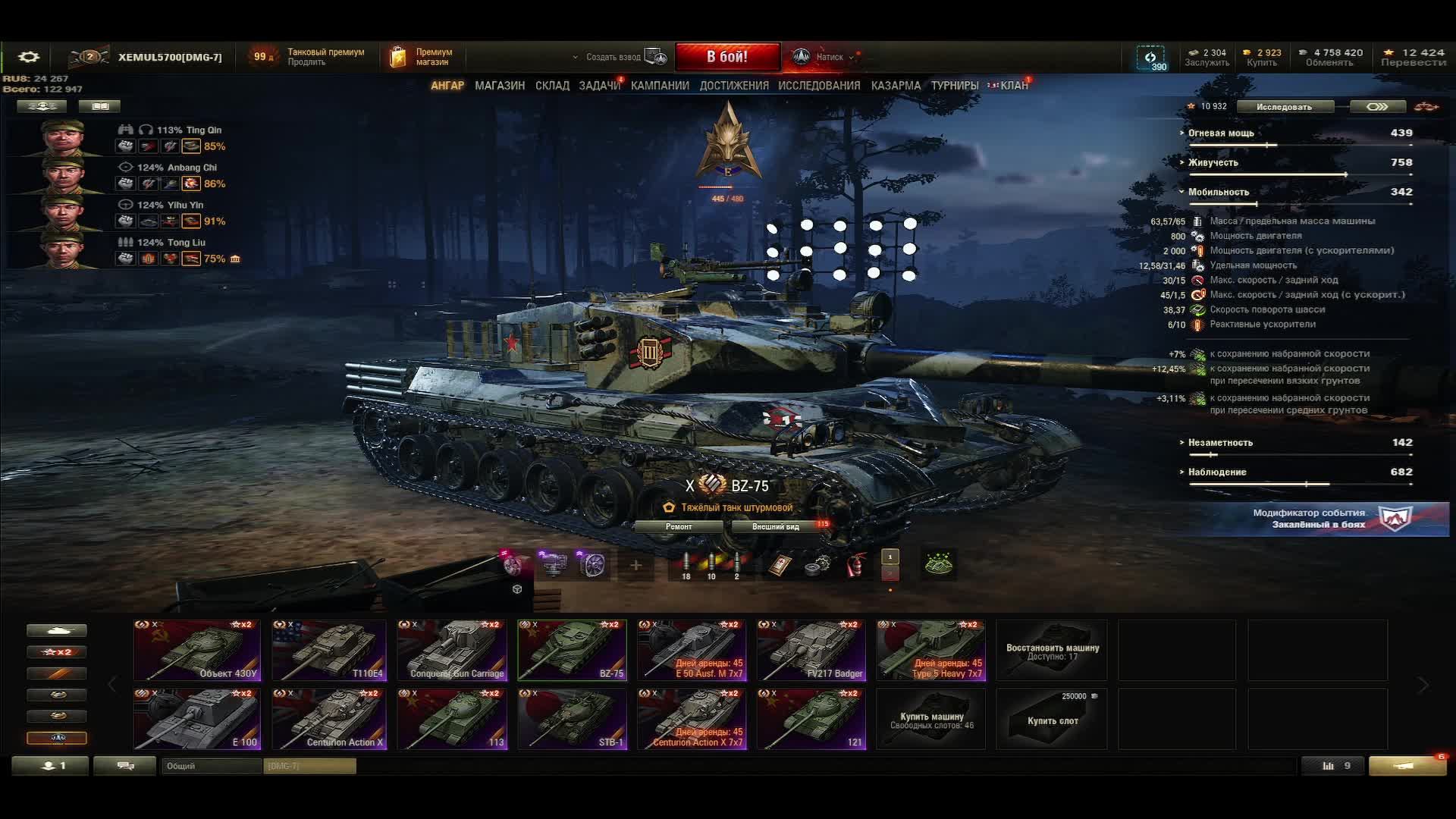Open the КАЗАРМА tab

(x=896, y=86)
